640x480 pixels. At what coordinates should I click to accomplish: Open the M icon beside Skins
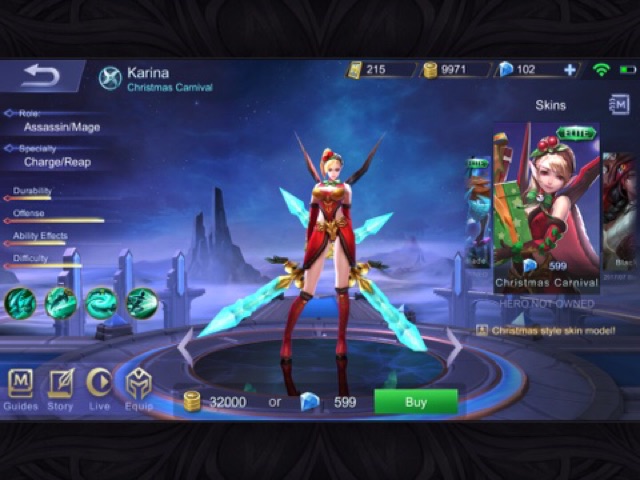coord(619,104)
